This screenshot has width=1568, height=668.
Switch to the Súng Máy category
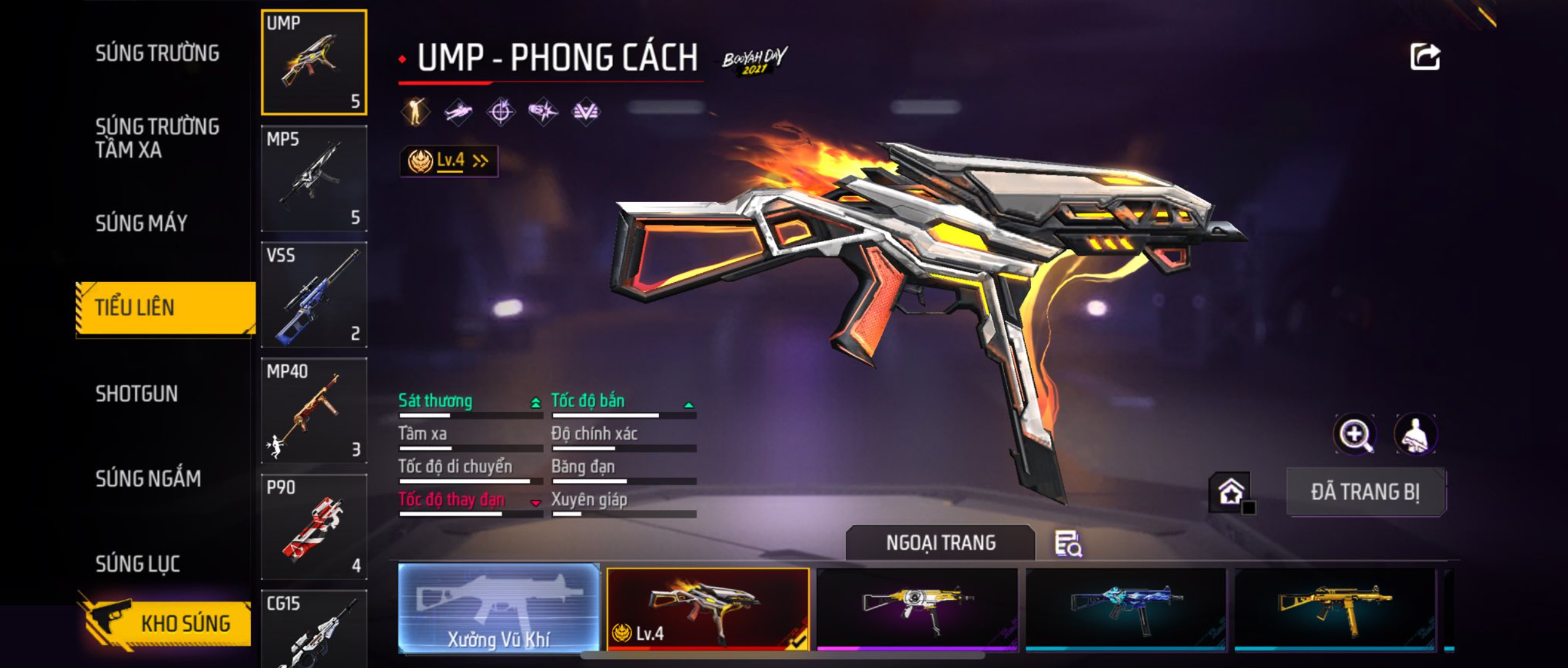click(141, 223)
